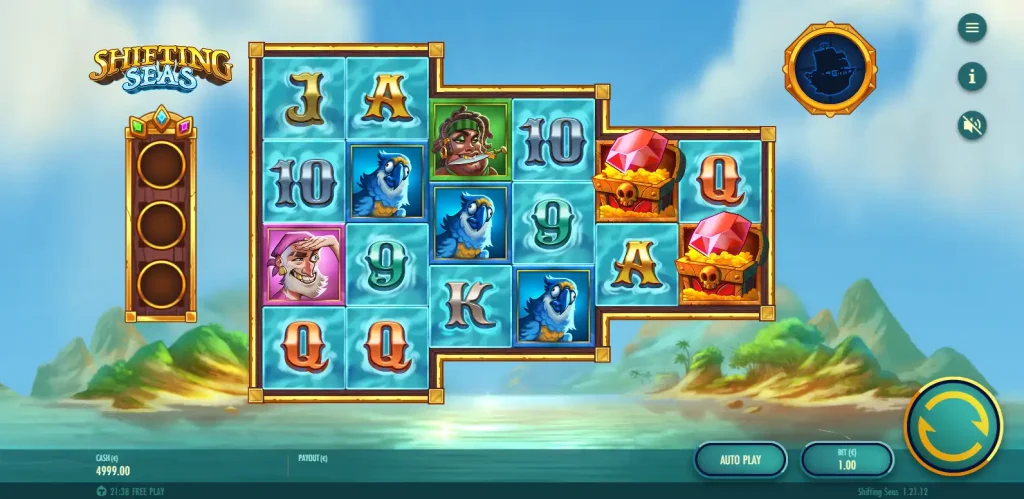Screen dimensions: 1024x499
Task: Open the hamburger menu
Action: (x=971, y=28)
